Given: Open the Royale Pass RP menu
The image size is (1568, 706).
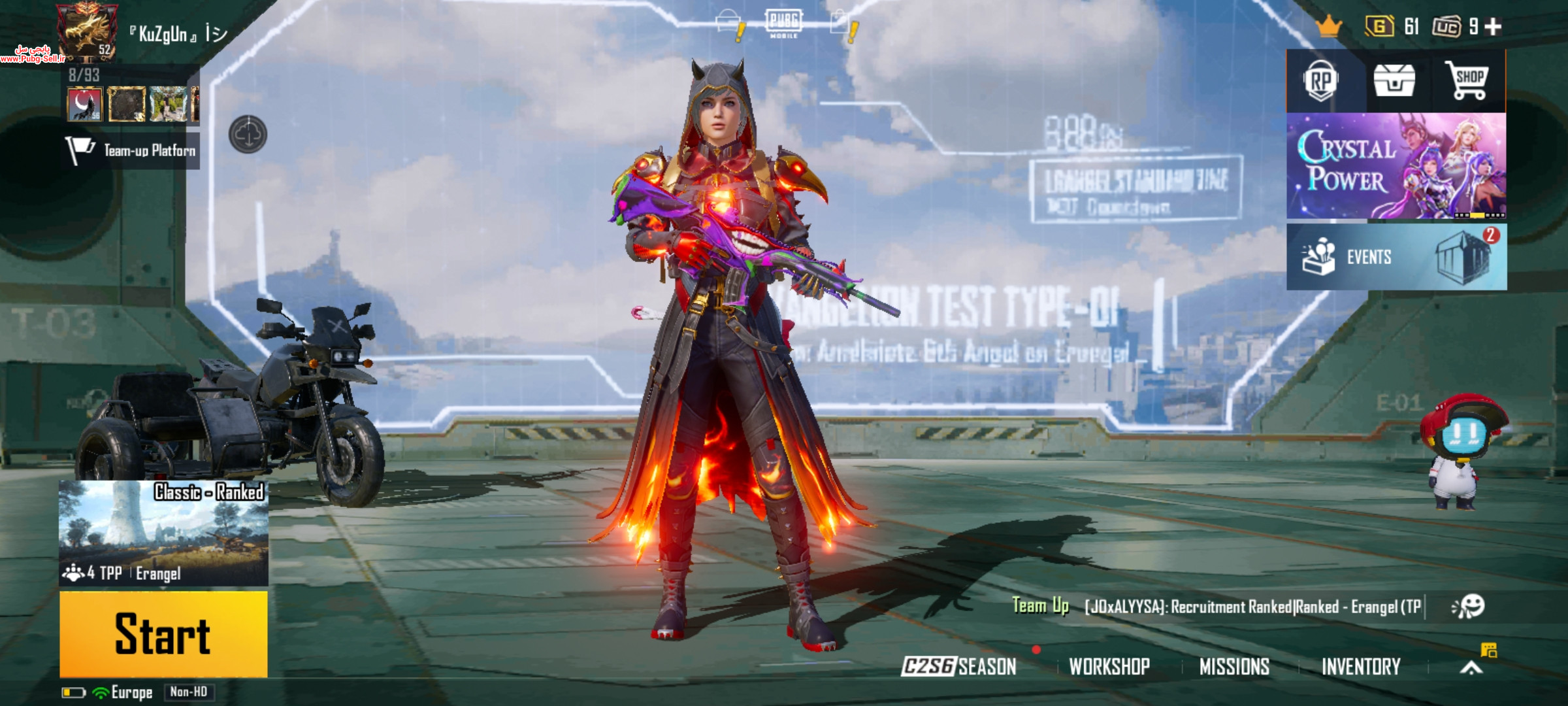Looking at the screenshot, I should click(x=1320, y=82).
